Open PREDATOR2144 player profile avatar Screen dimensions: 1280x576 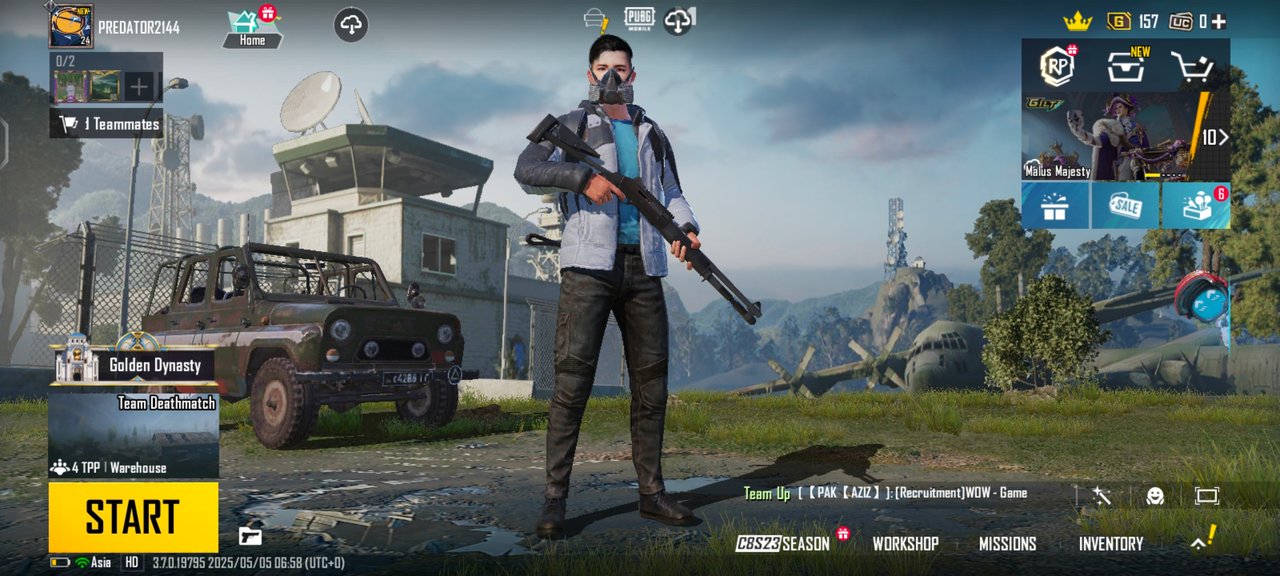click(x=71, y=26)
